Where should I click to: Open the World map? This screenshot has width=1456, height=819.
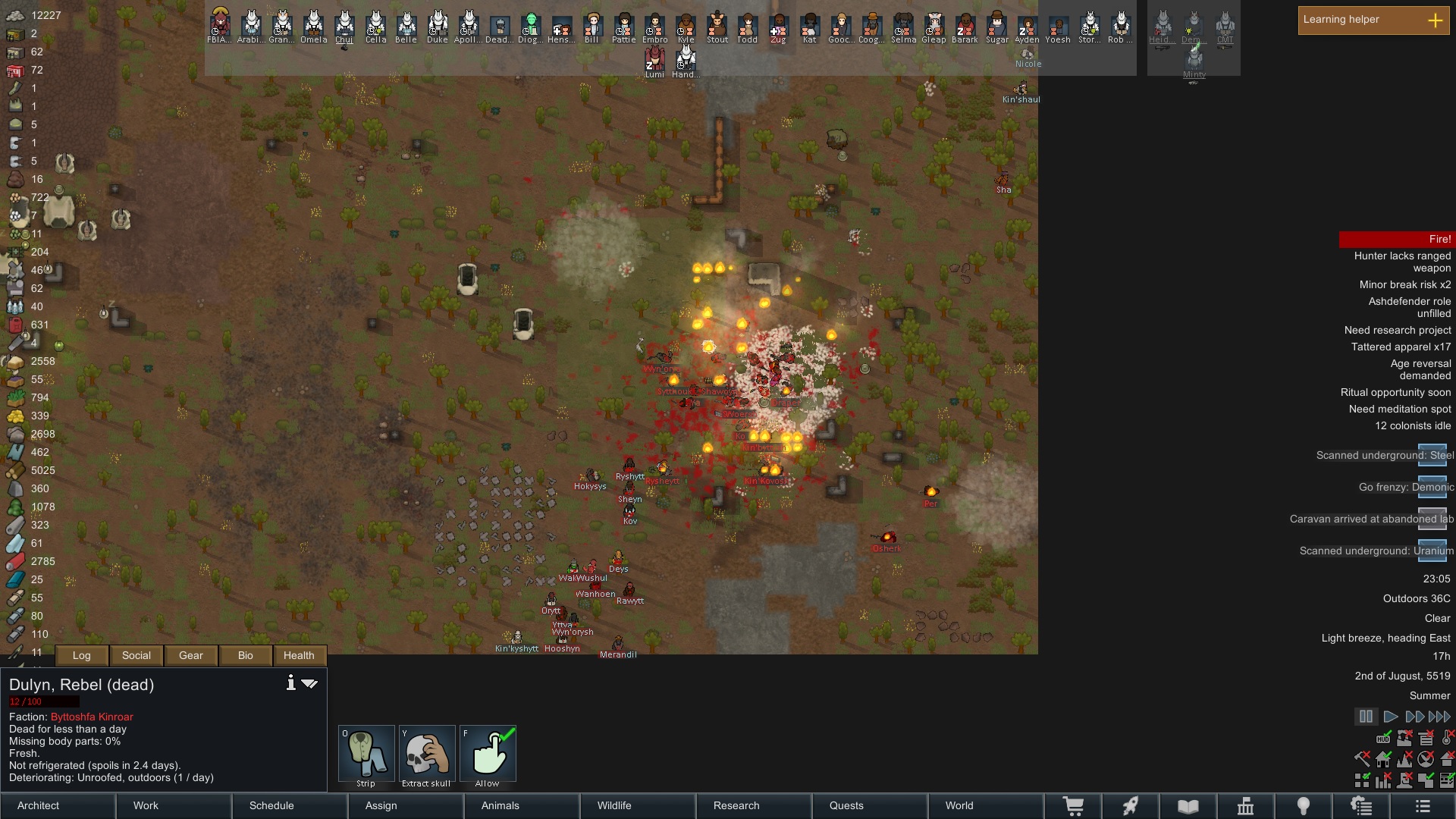[x=985, y=805]
